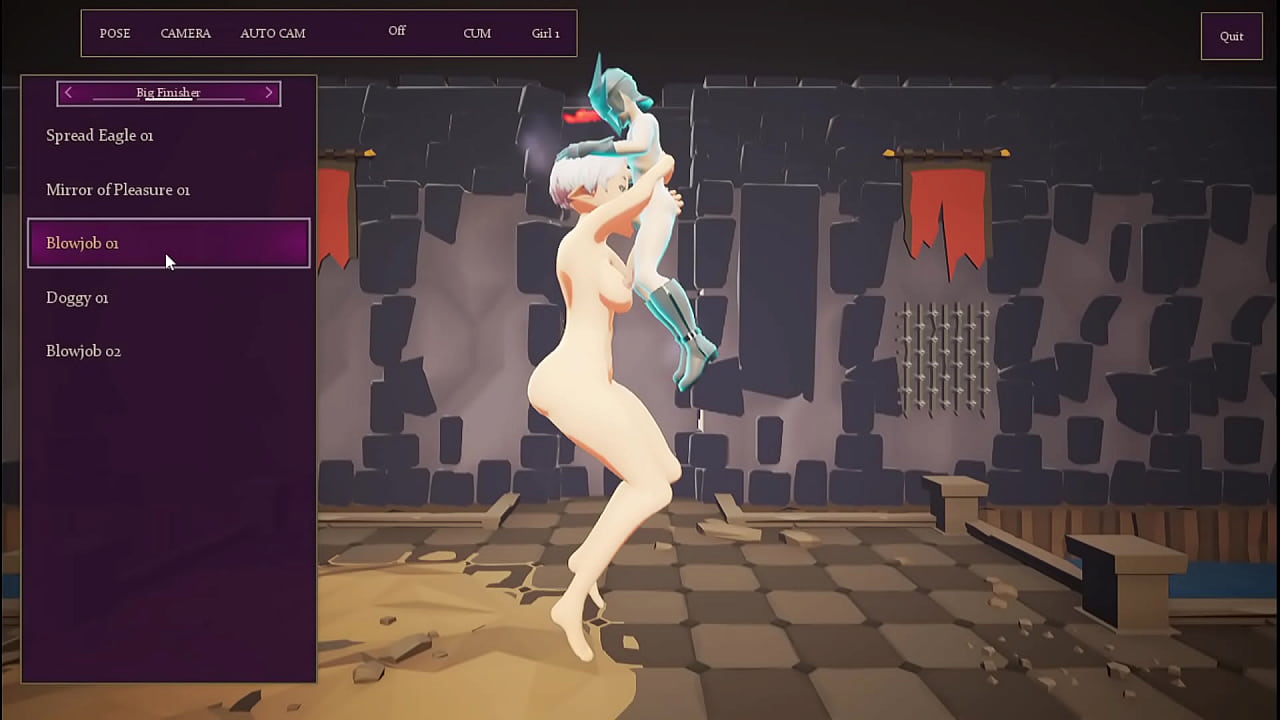Select the Spread Eagle 01 pose
The width and height of the screenshot is (1280, 720).
pyautogui.click(x=99, y=135)
